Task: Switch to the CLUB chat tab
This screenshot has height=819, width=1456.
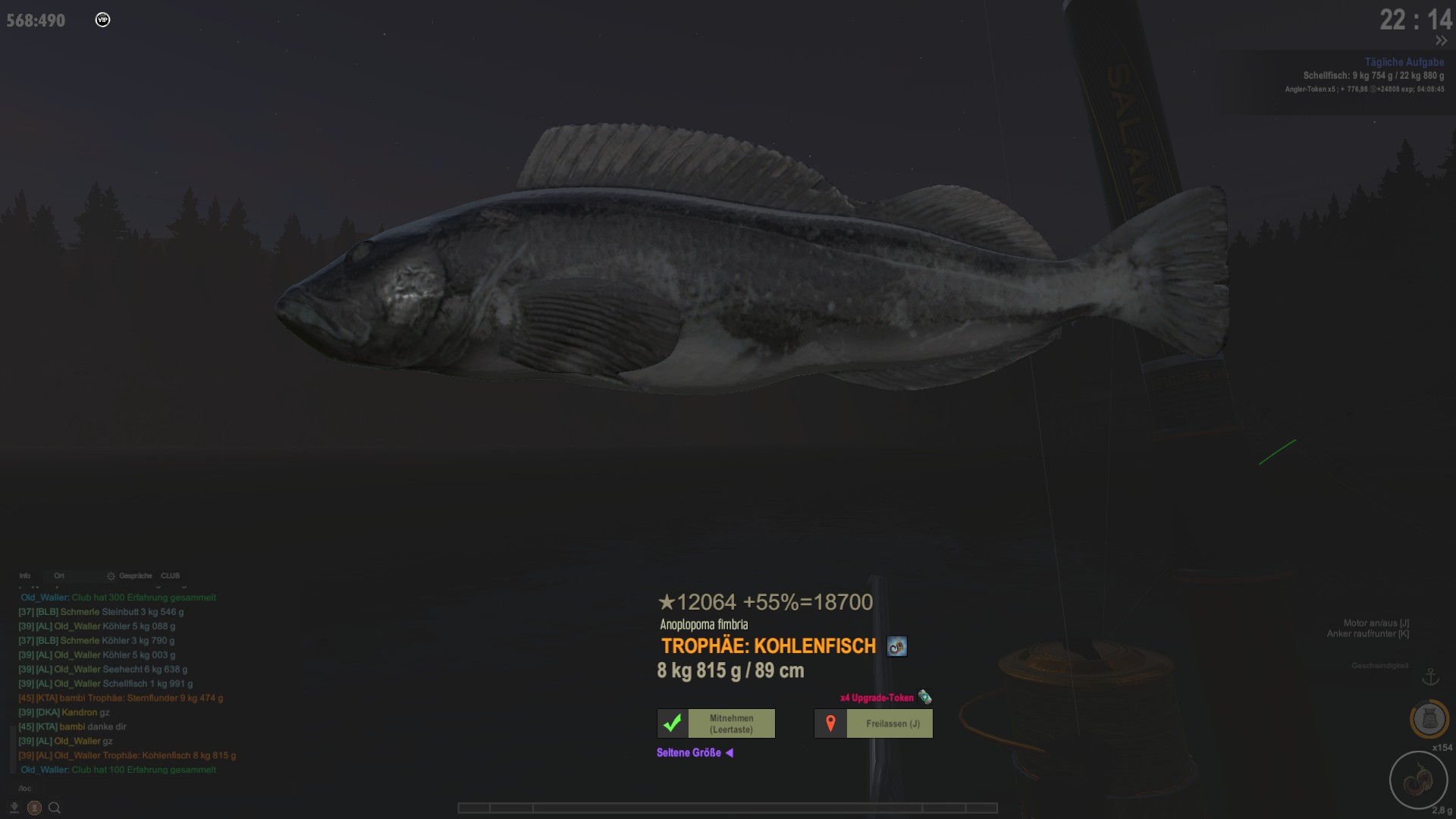Action: (170, 576)
